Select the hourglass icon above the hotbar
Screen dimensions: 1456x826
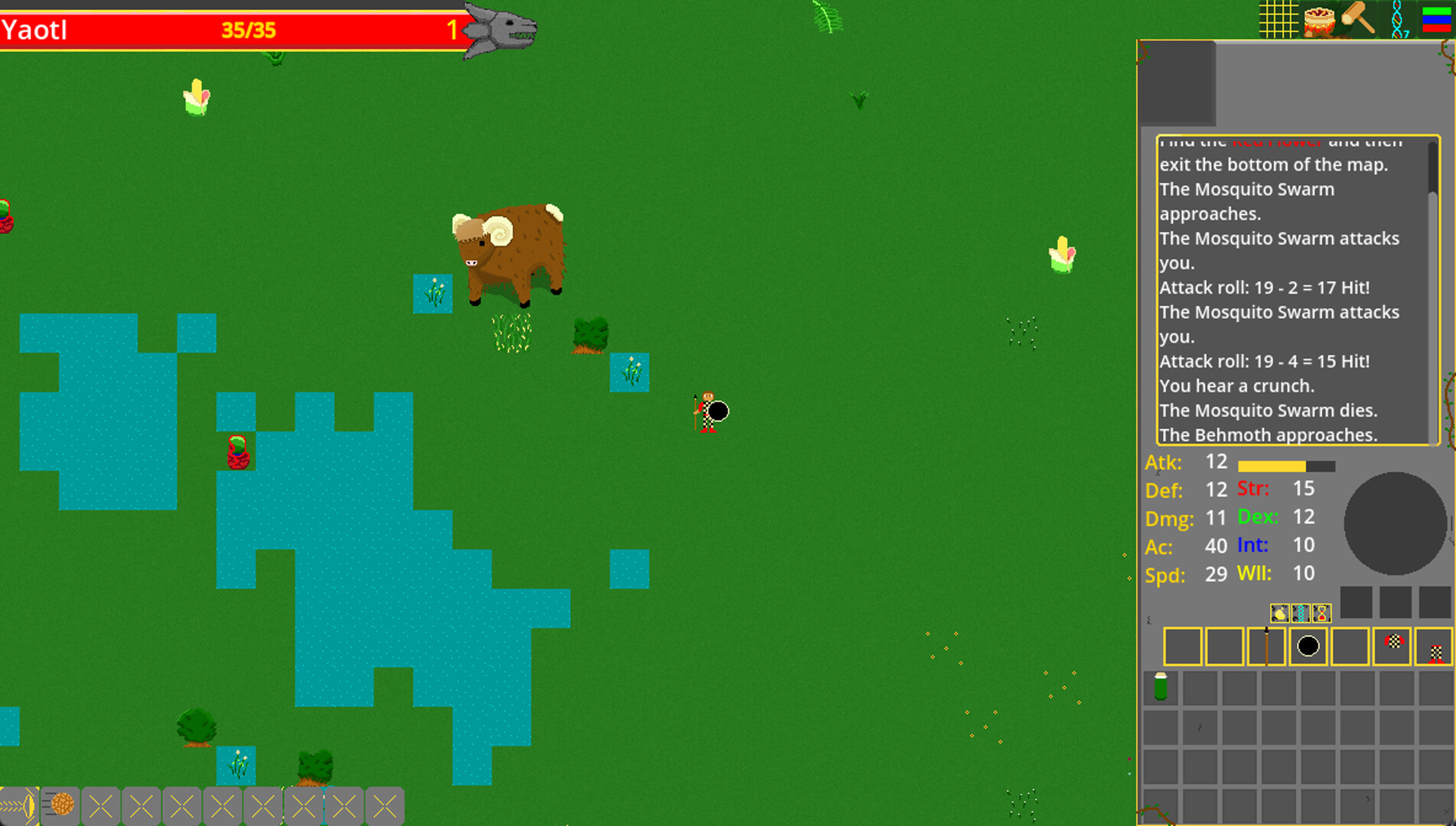coord(1322,613)
